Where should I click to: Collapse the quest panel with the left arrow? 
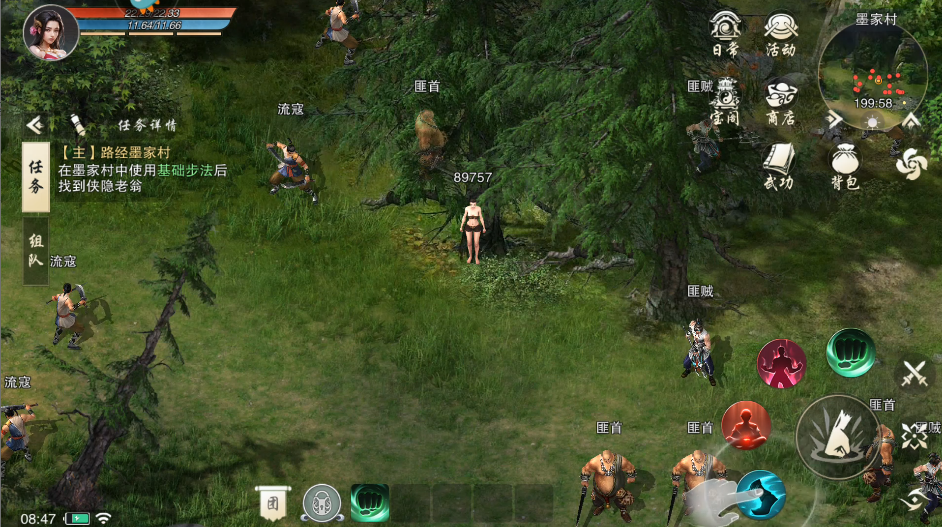[x=34, y=125]
